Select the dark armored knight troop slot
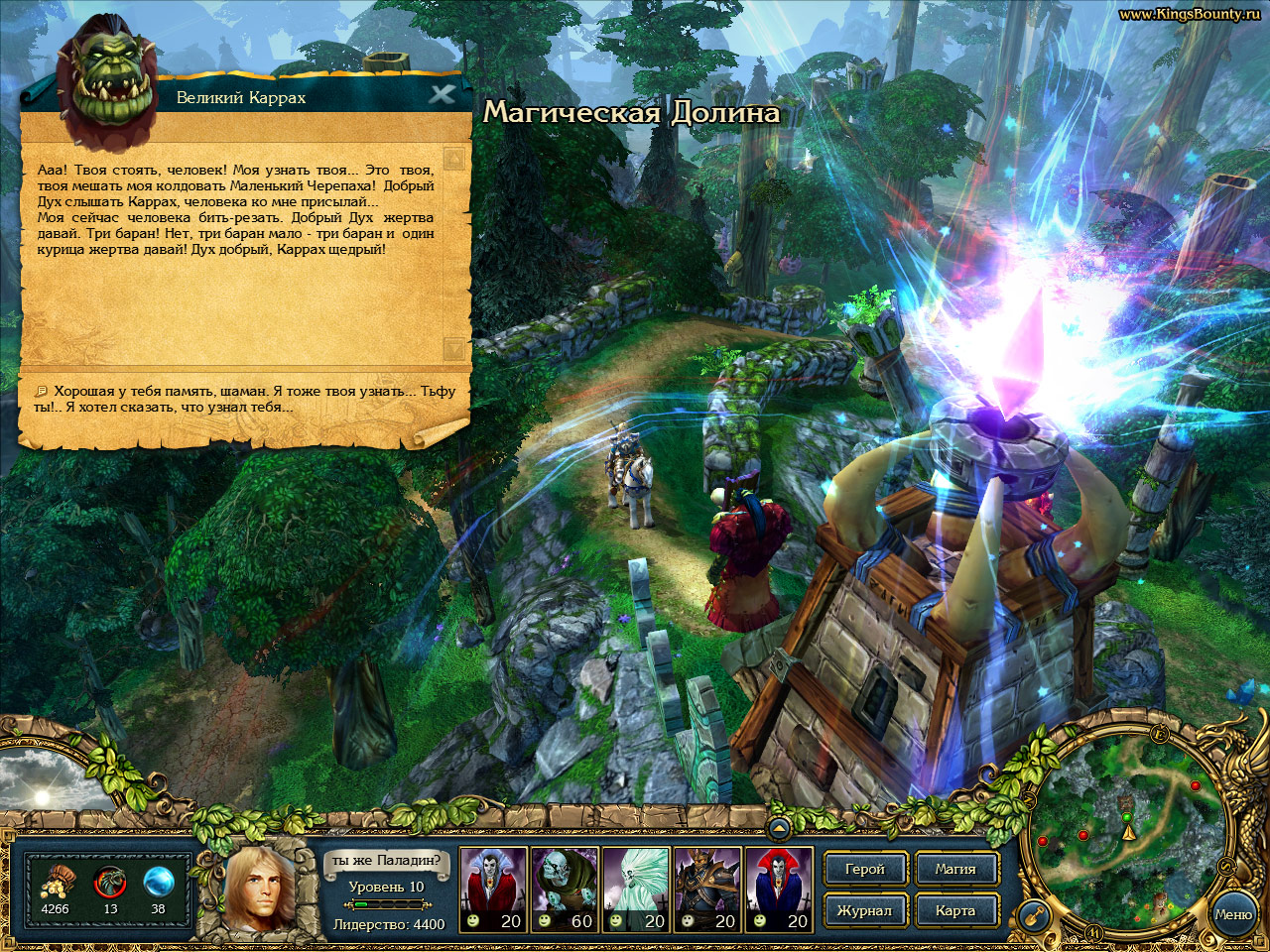Image resolution: width=1270 pixels, height=952 pixels. [x=707, y=890]
